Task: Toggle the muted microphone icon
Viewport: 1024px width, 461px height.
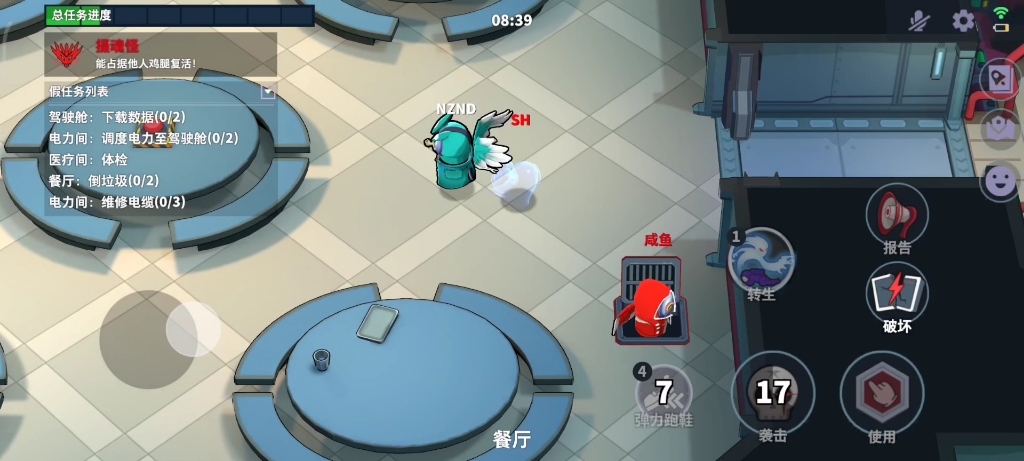Action: [919, 21]
